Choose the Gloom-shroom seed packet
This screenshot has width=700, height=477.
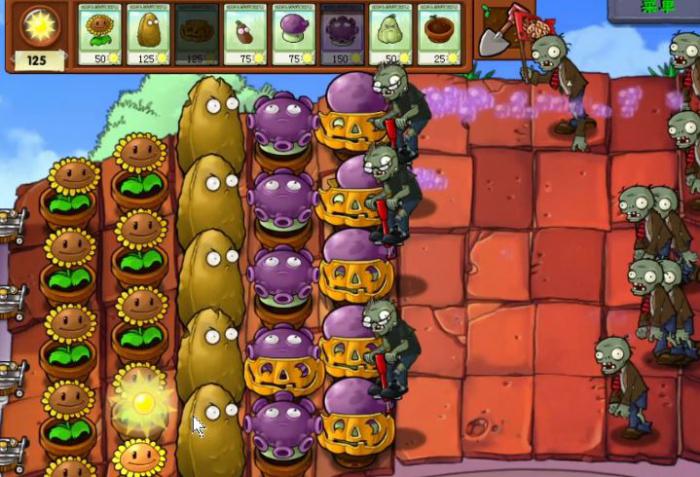(x=343, y=34)
